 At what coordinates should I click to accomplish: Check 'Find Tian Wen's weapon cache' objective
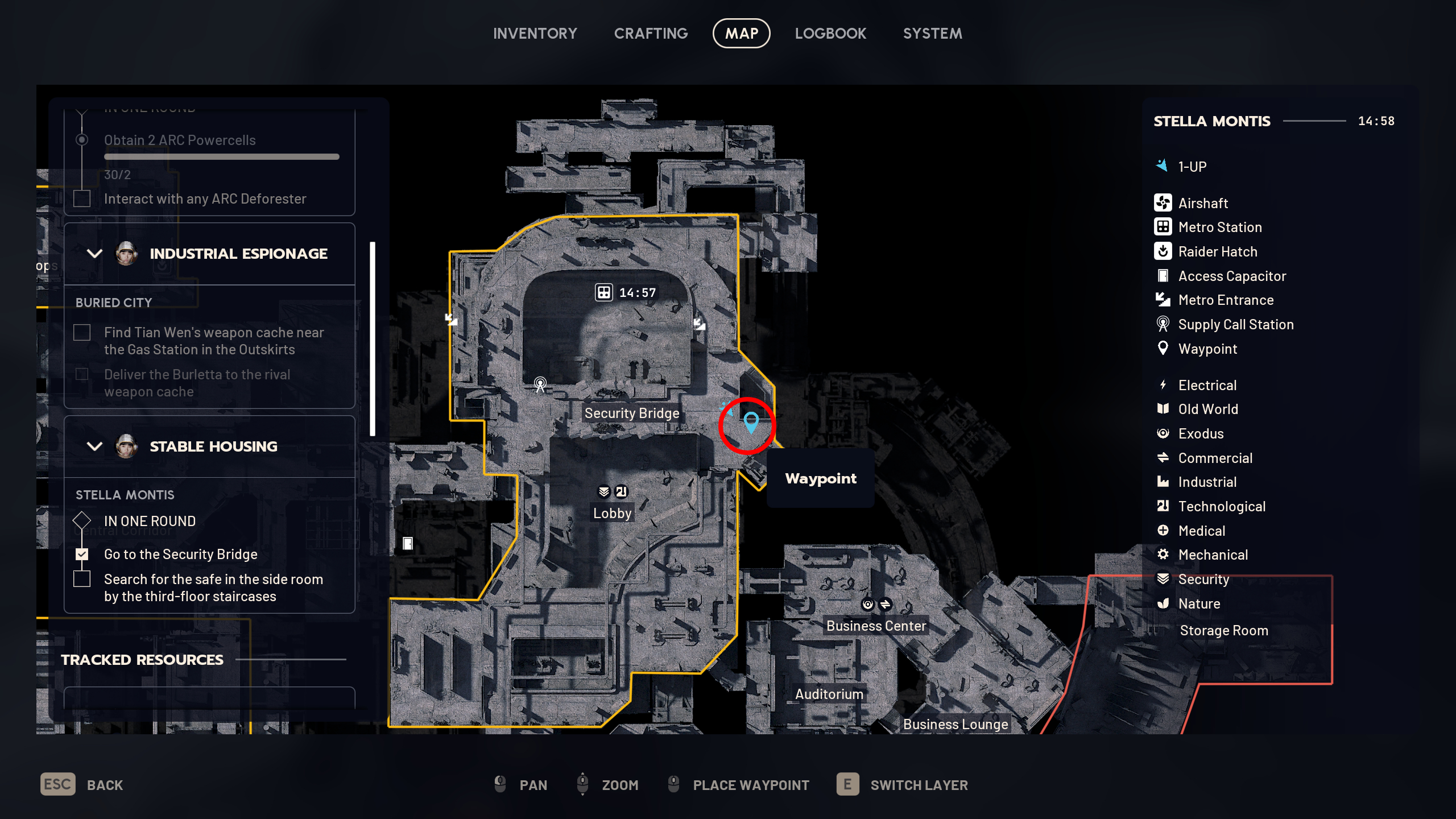pos(82,332)
